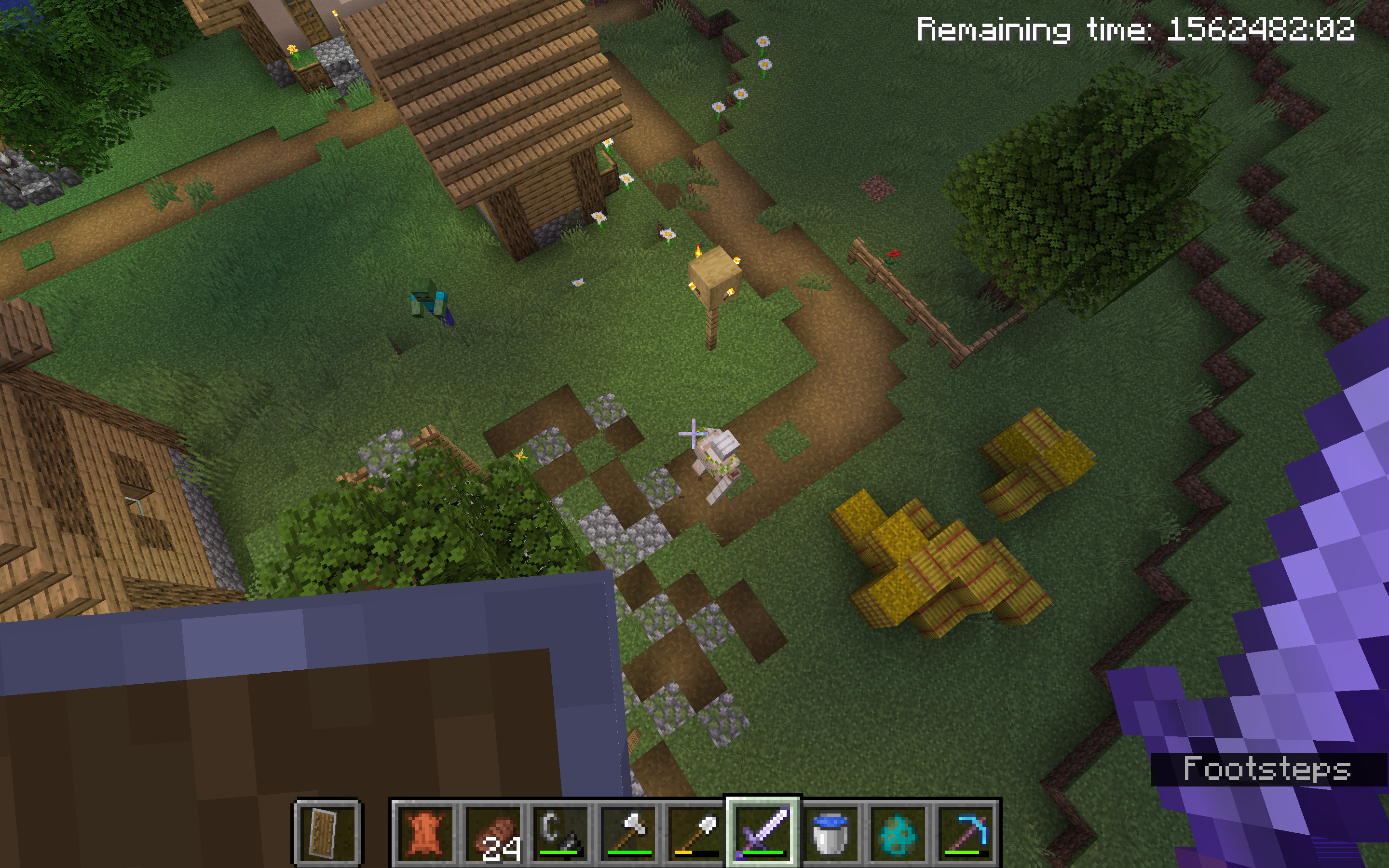Switch to the iron axe
The width and height of the screenshot is (1389, 868).
coord(628,832)
